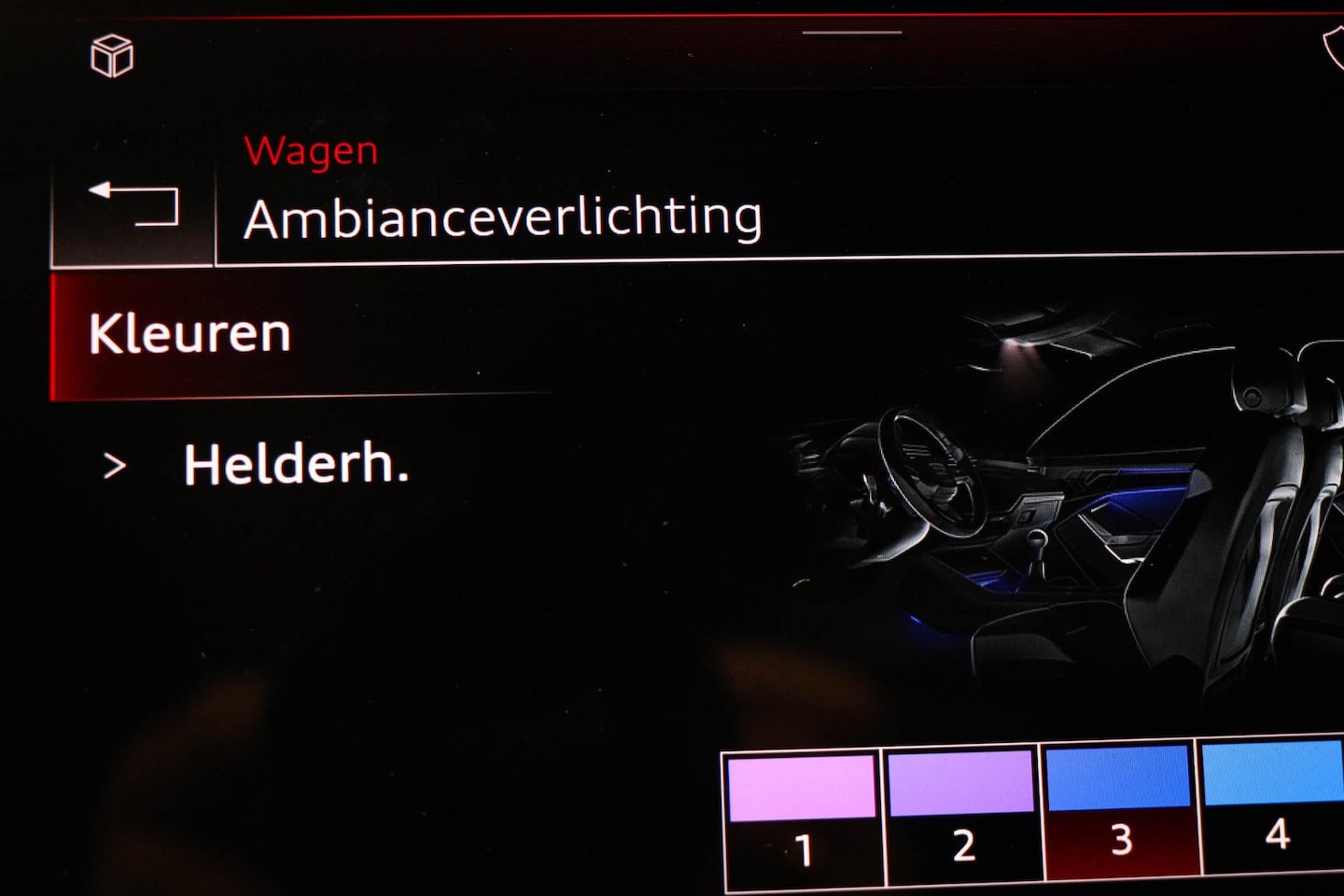Screen dimensions: 1344x896
Task: Go back using the return arrow
Action: (133, 204)
